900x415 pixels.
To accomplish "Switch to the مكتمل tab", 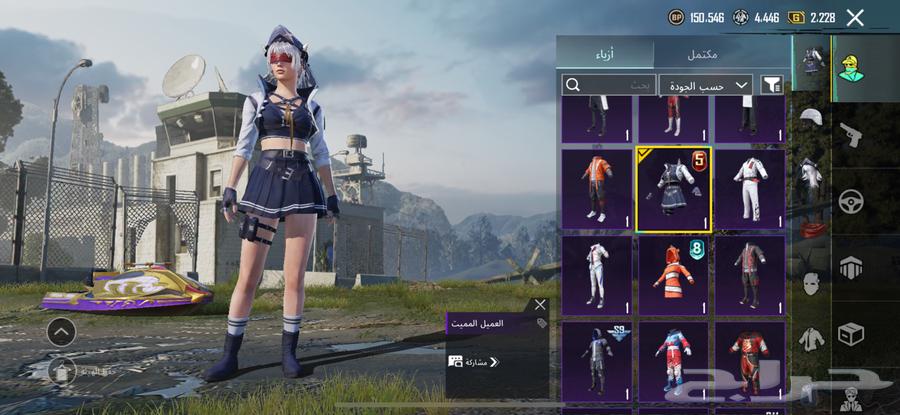I will tap(722, 53).
